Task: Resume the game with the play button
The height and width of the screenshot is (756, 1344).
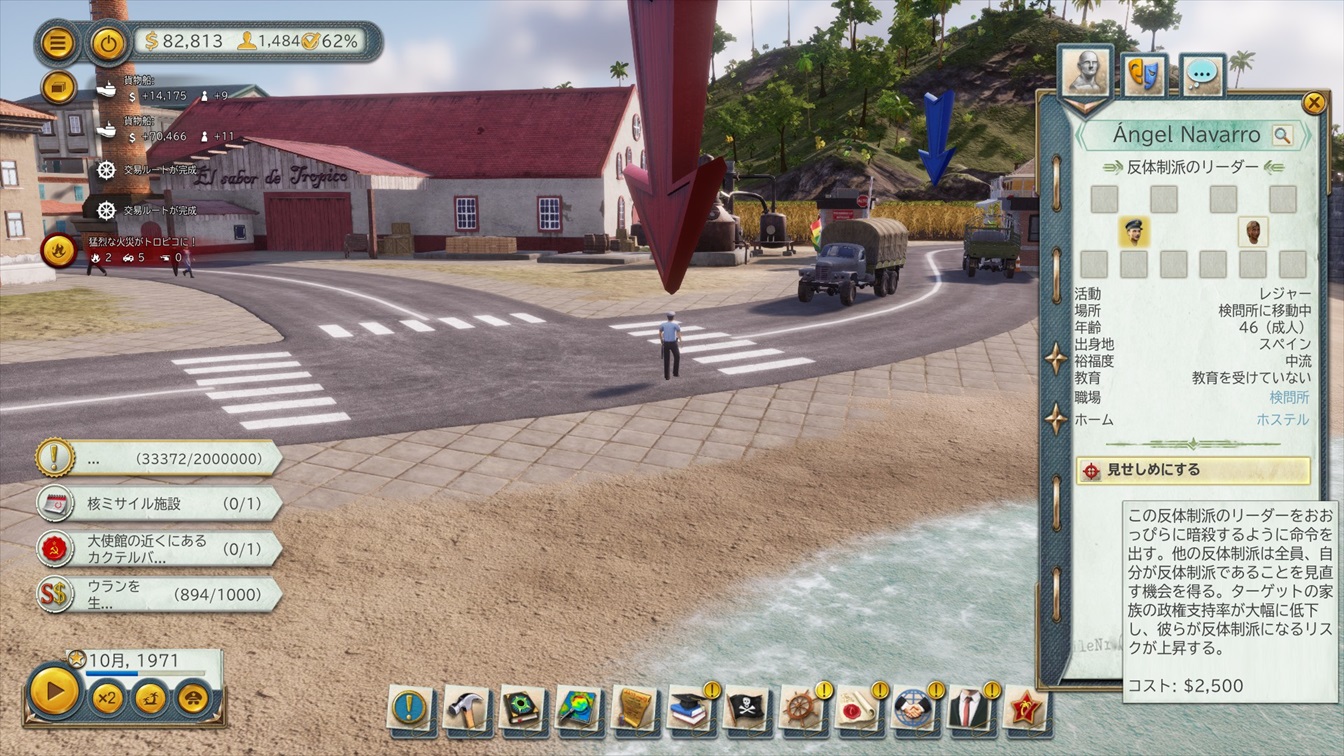Action: [54, 690]
